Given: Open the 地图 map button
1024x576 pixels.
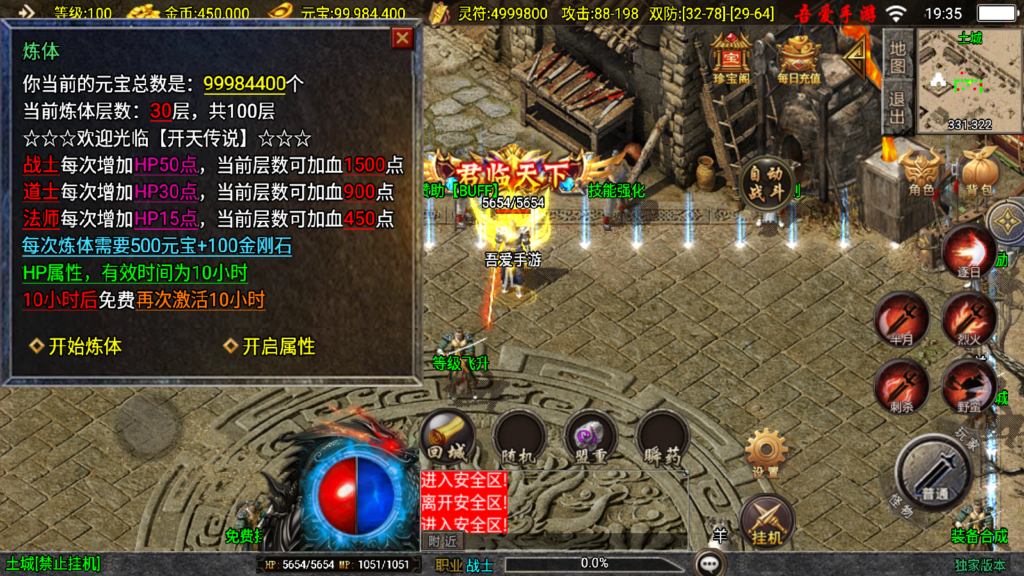Looking at the screenshot, I should tap(897, 56).
